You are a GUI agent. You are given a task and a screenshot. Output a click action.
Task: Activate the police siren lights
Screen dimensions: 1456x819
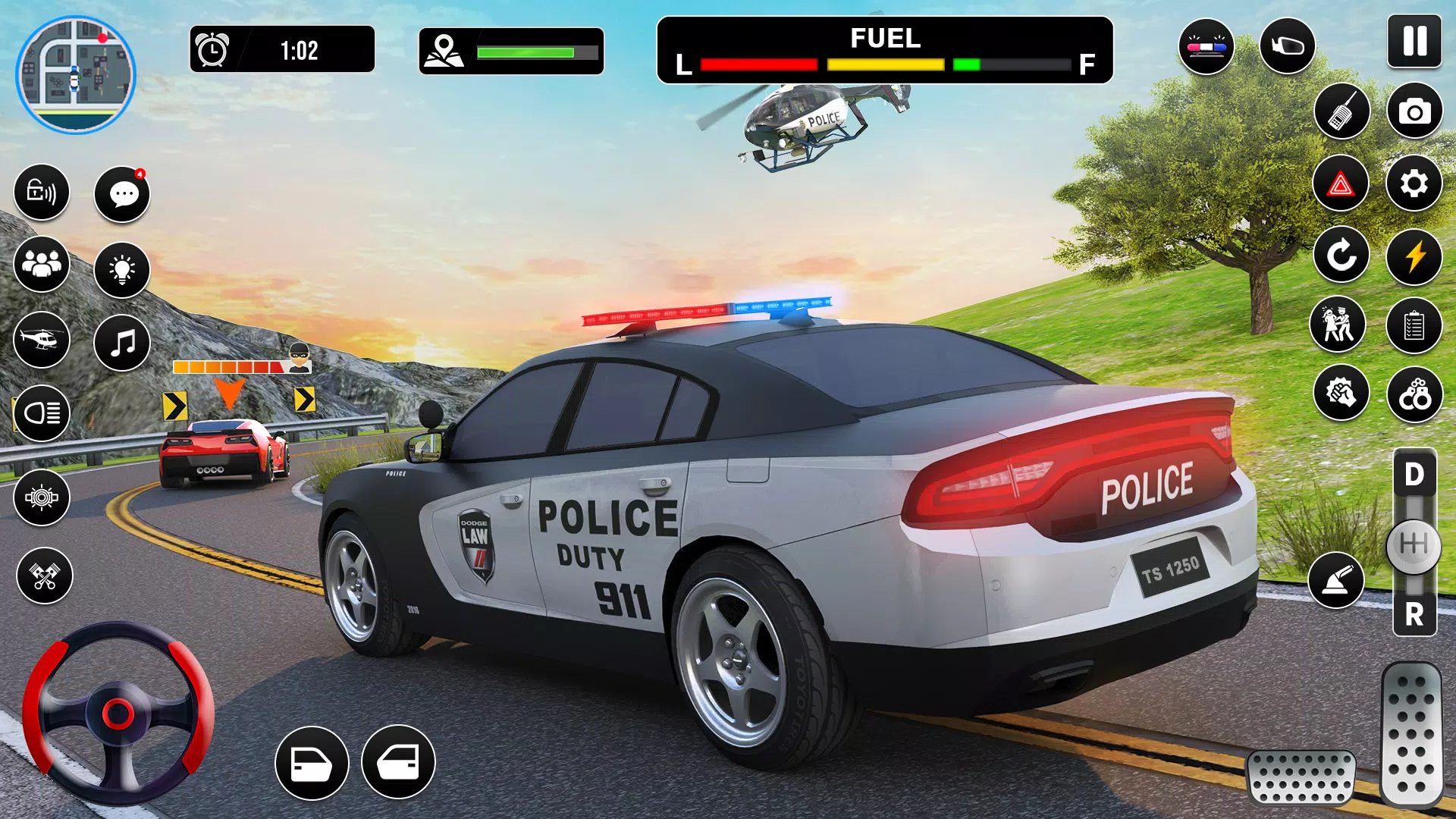coord(1206,45)
